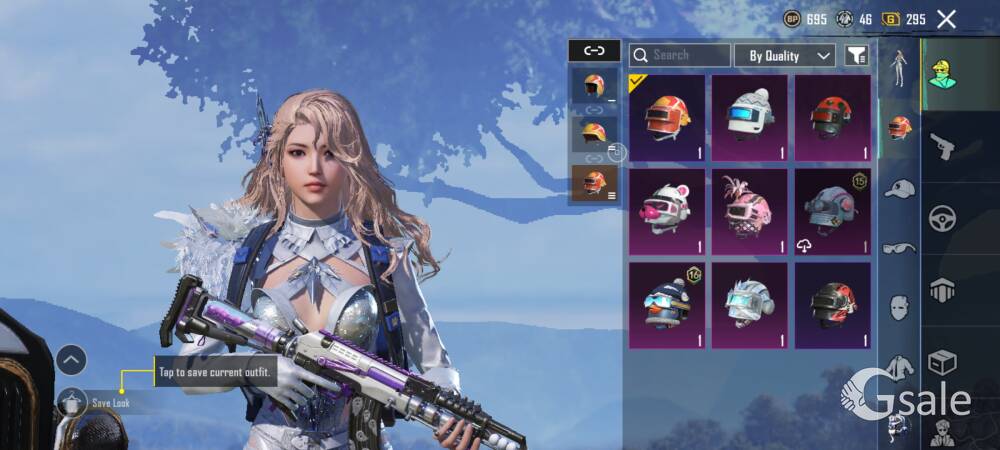The image size is (1000, 450).
Task: Open the face mask subcategory
Action: 900,307
